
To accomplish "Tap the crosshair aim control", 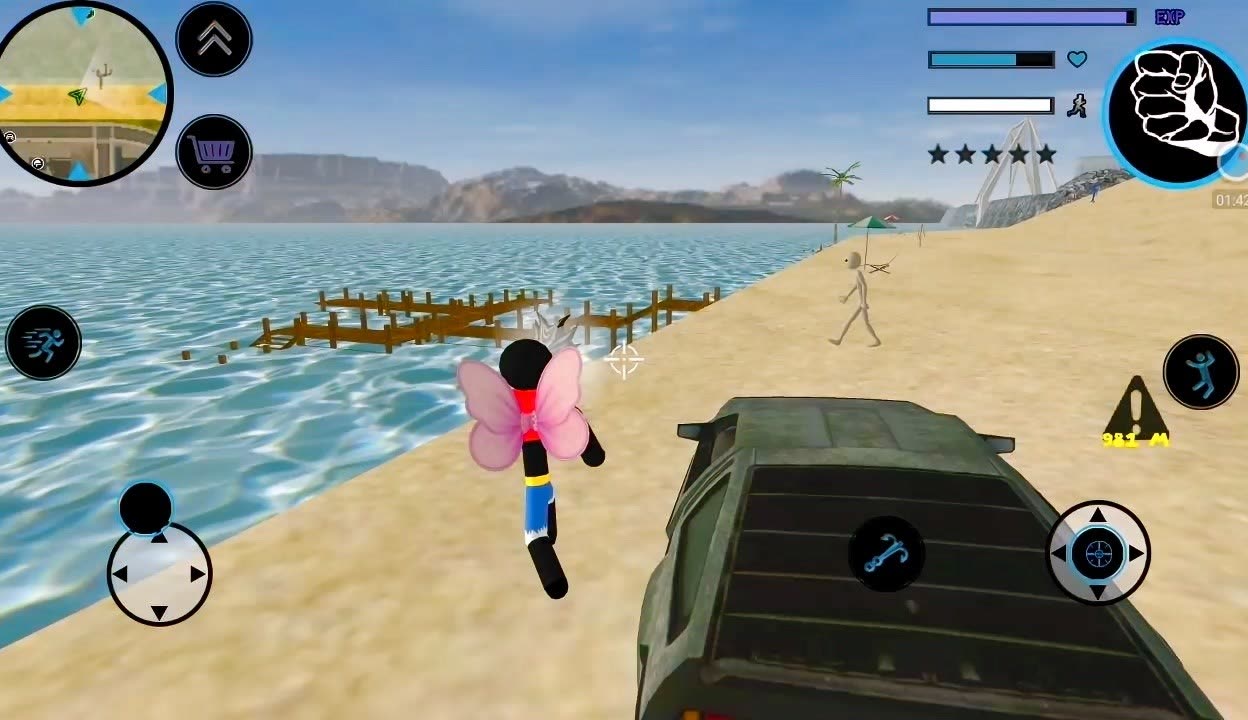I will [1097, 552].
